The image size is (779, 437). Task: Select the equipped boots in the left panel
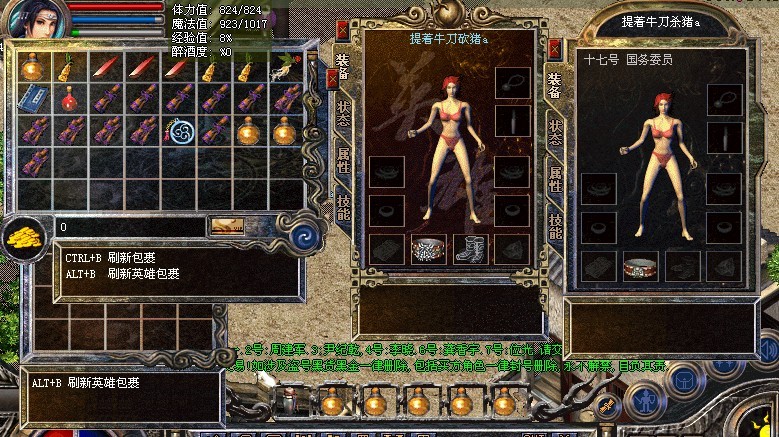(469, 248)
